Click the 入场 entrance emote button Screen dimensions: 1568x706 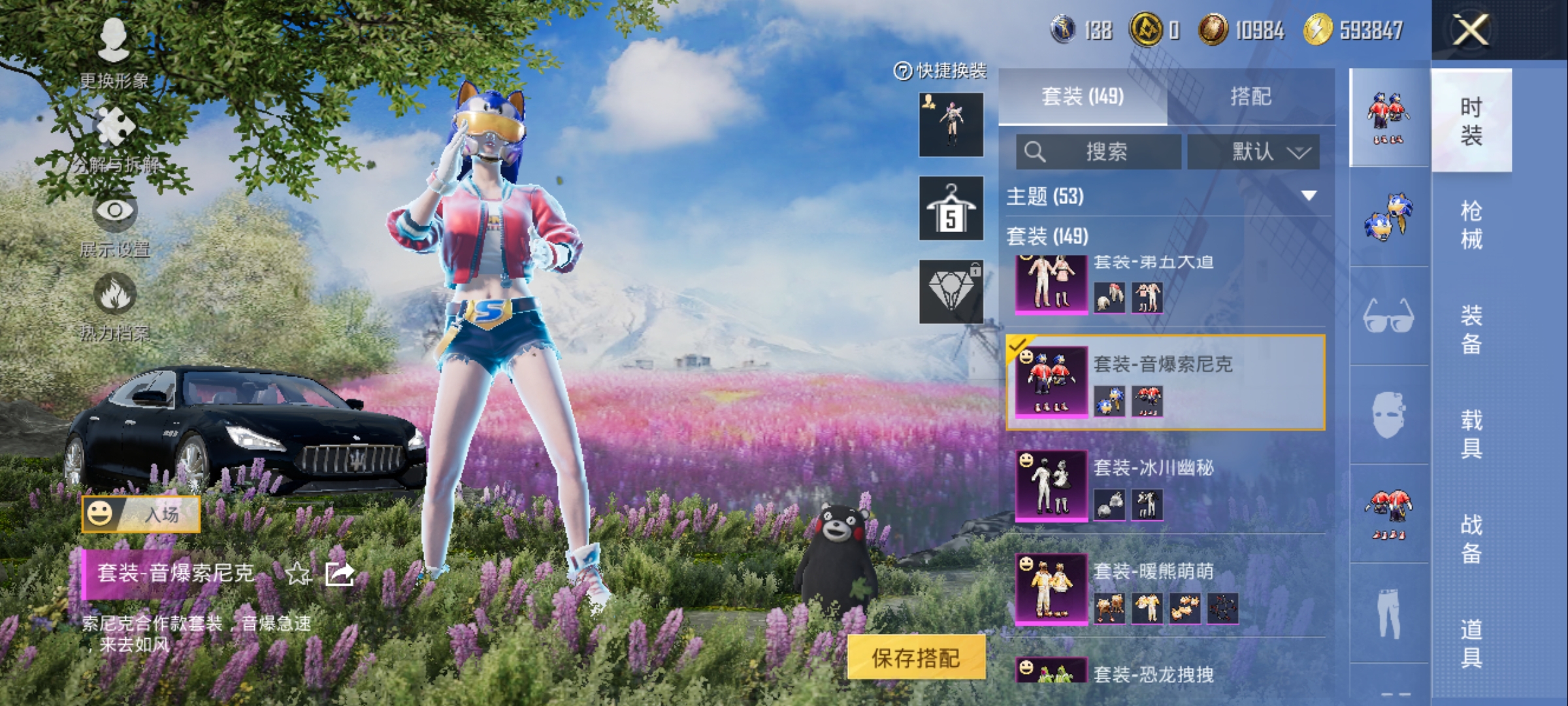coord(141,514)
